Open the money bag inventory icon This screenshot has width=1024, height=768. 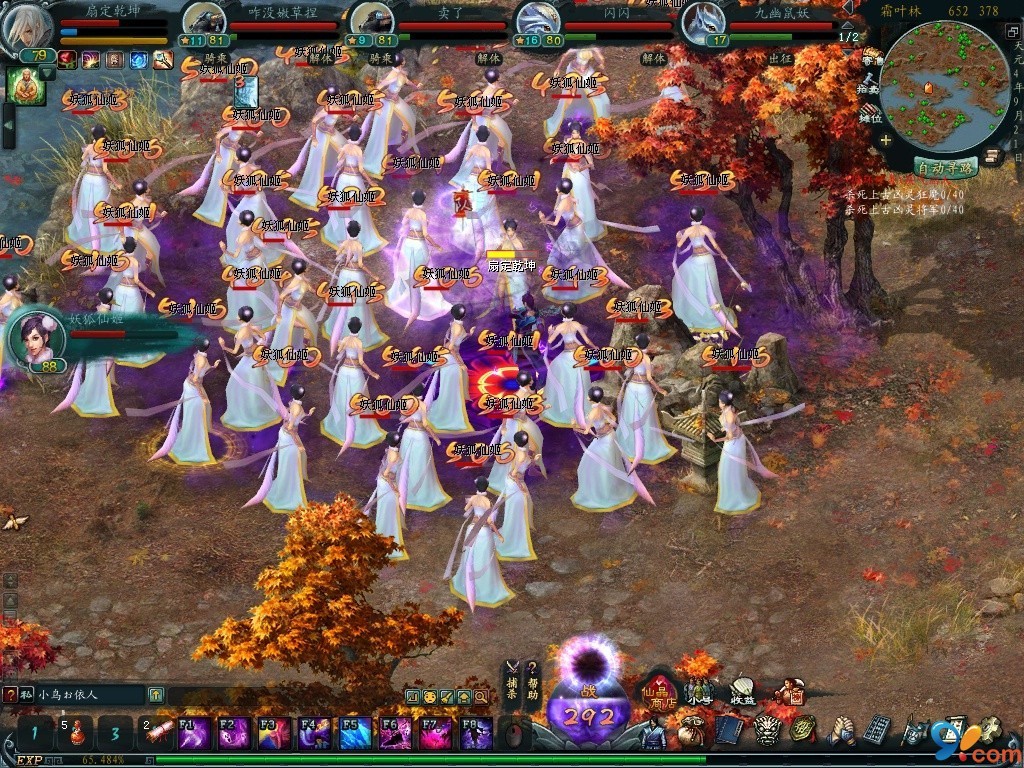(x=690, y=731)
